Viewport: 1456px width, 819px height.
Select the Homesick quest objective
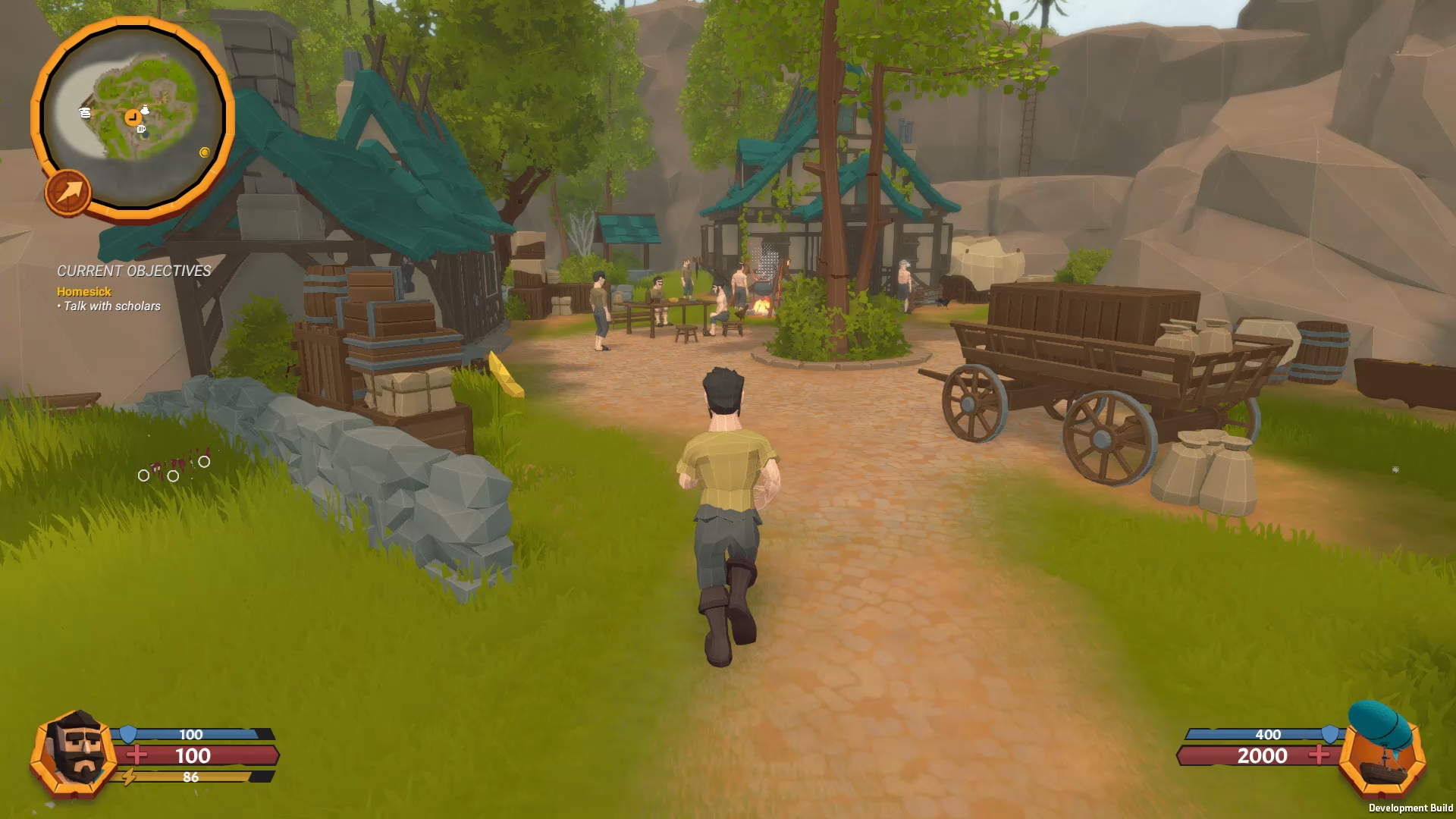pyautogui.click(x=84, y=292)
